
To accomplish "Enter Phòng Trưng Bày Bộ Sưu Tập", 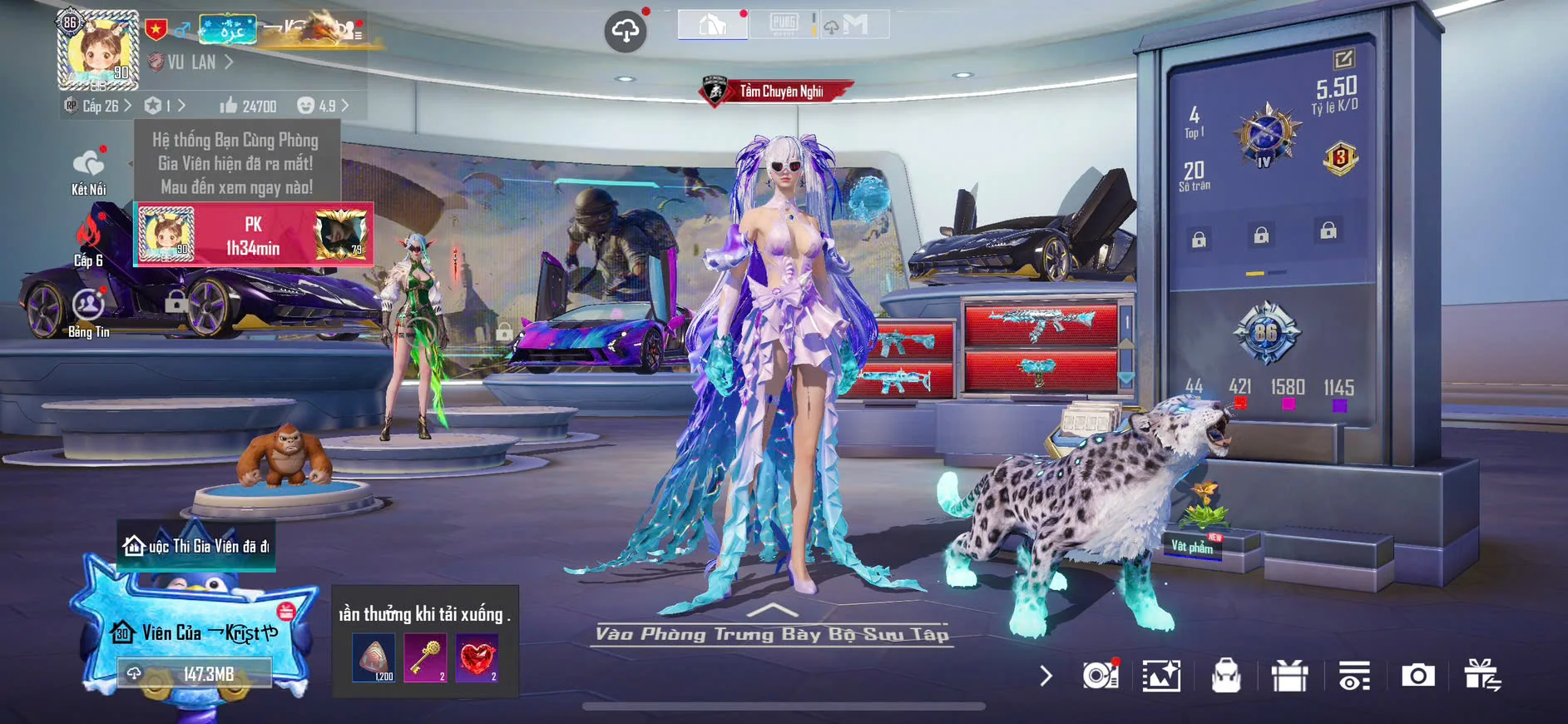I will coord(772,633).
